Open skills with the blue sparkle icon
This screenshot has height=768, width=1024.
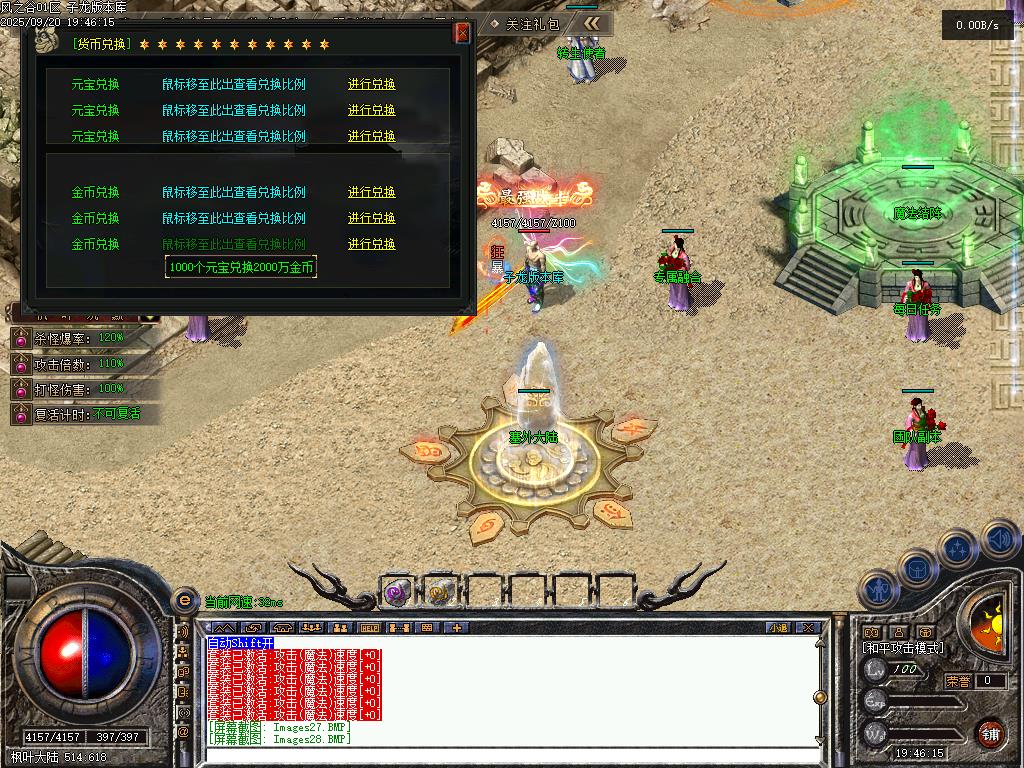957,548
